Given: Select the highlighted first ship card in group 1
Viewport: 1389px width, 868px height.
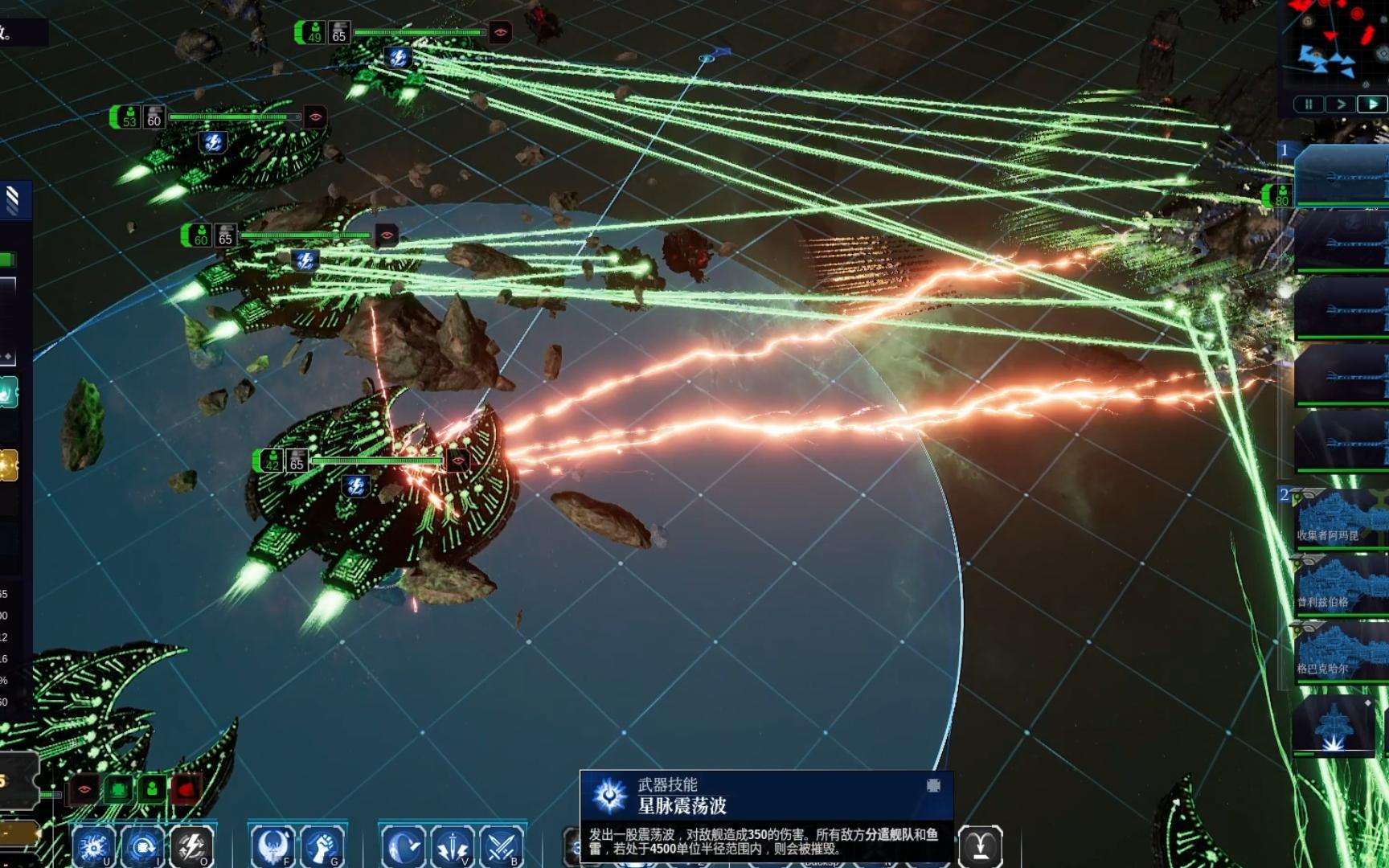Looking at the screenshot, I should (1340, 174).
